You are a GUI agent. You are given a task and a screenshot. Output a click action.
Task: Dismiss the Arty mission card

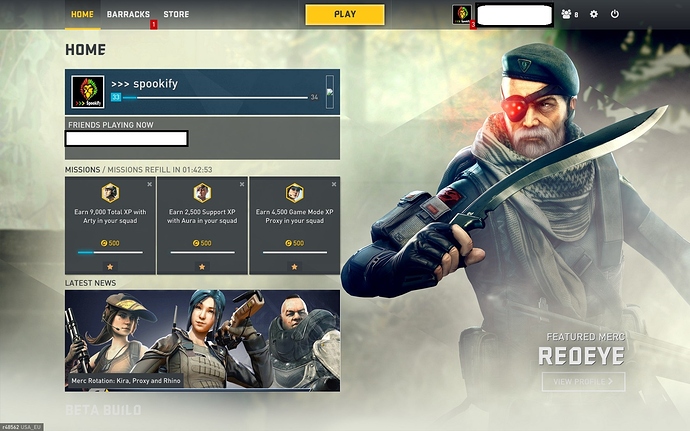(150, 185)
